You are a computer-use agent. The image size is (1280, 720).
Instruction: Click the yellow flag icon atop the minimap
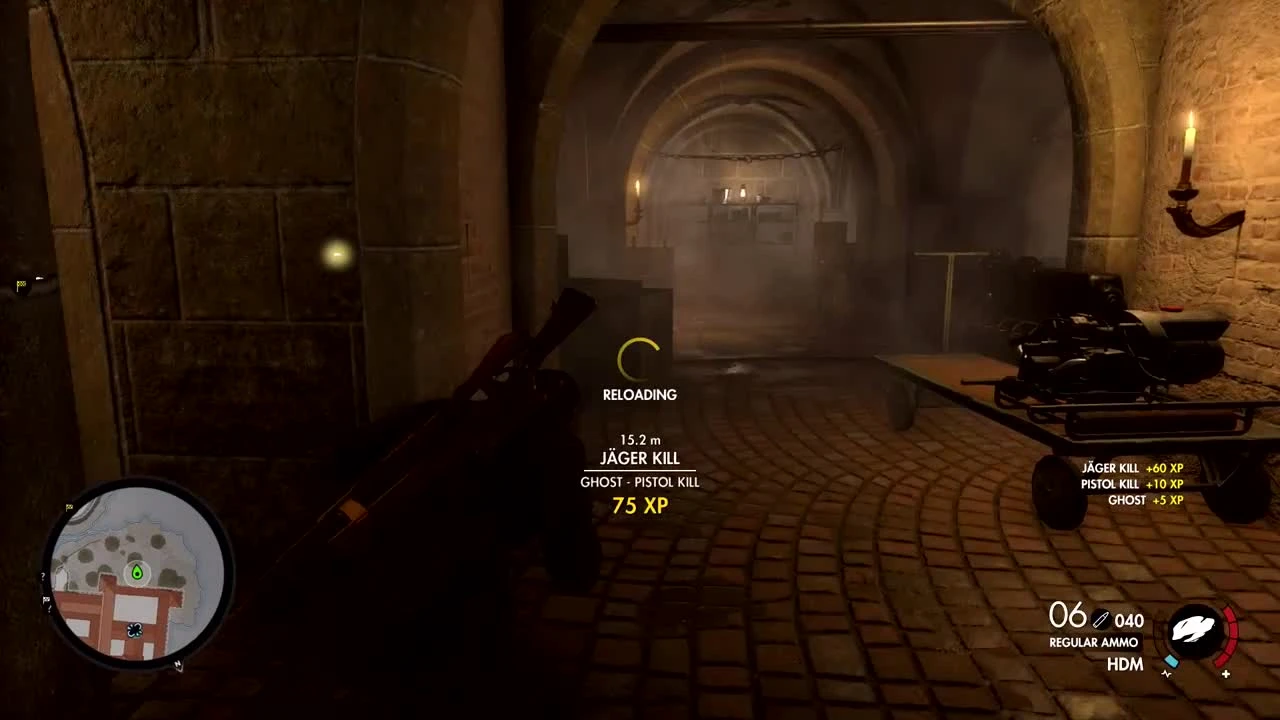click(x=68, y=505)
